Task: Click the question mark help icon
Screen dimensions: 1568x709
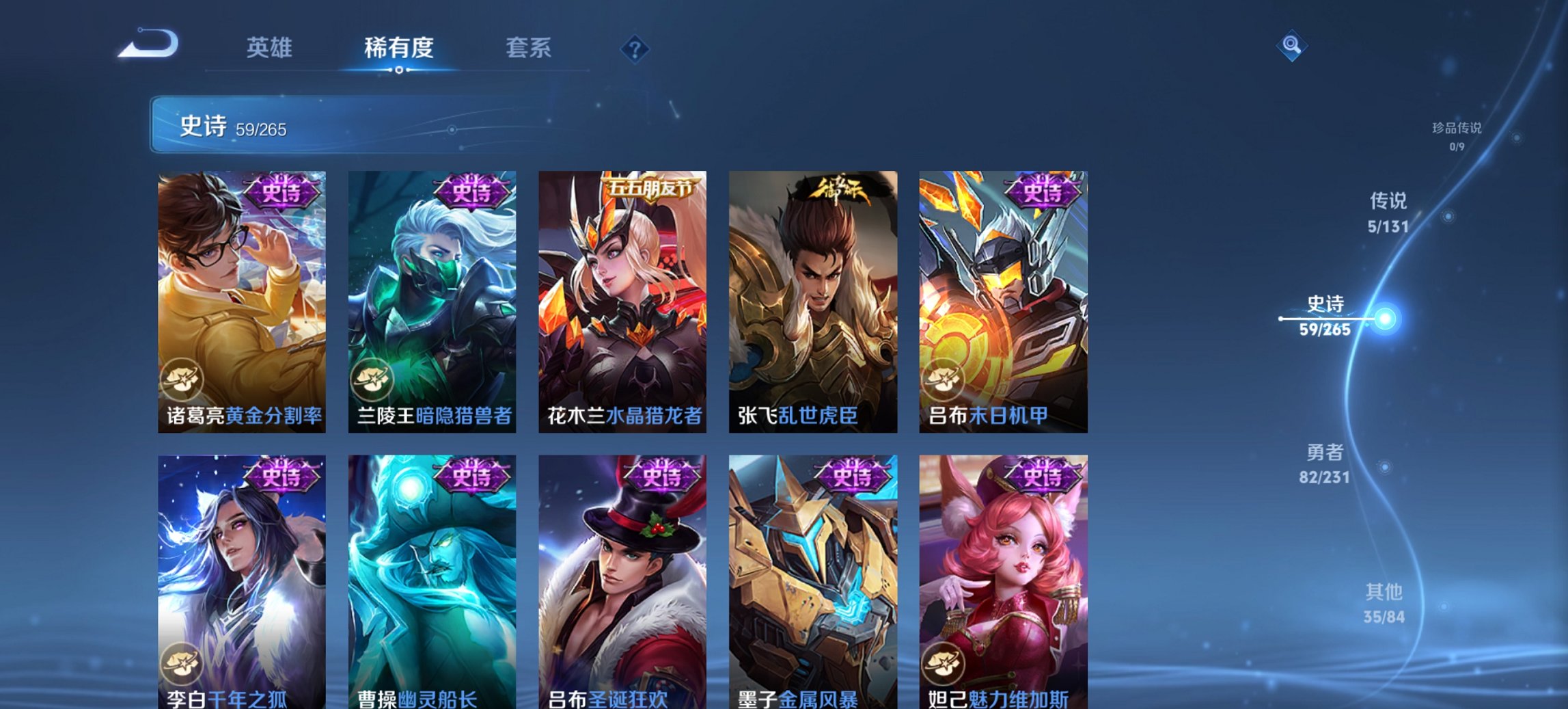Action: point(635,48)
